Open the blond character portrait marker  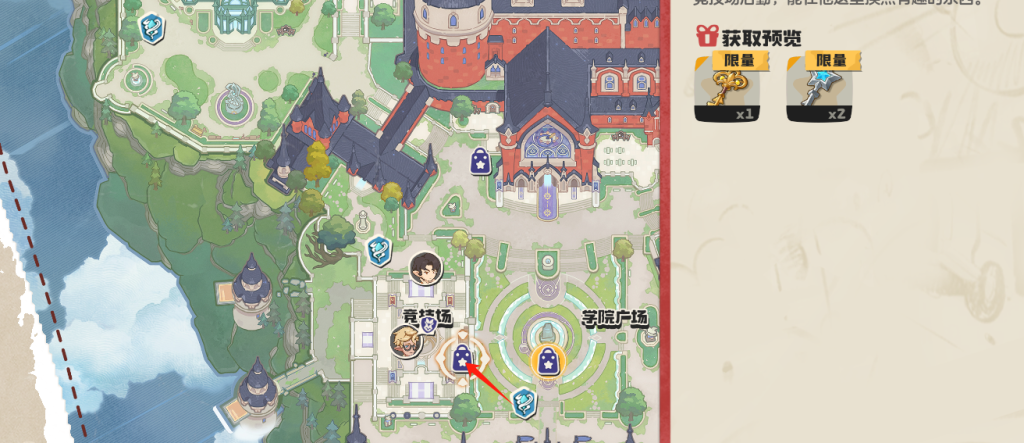(405, 341)
